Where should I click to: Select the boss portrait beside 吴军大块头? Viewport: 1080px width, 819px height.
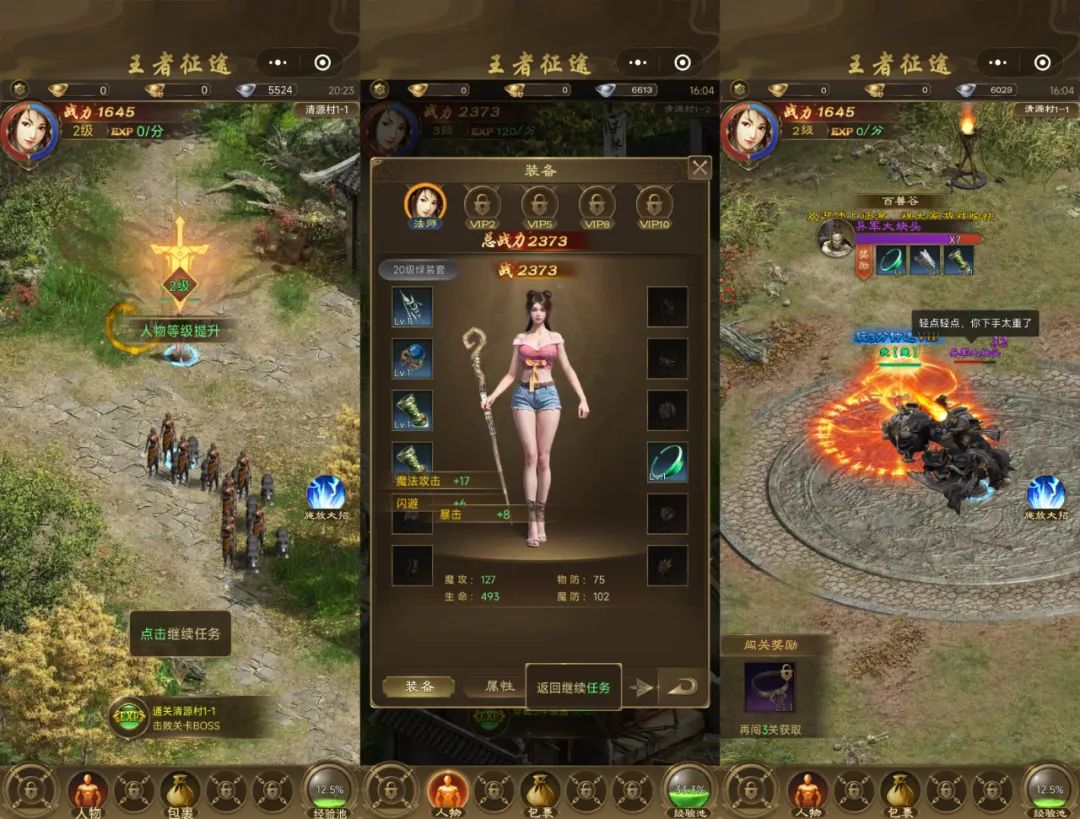(x=835, y=238)
